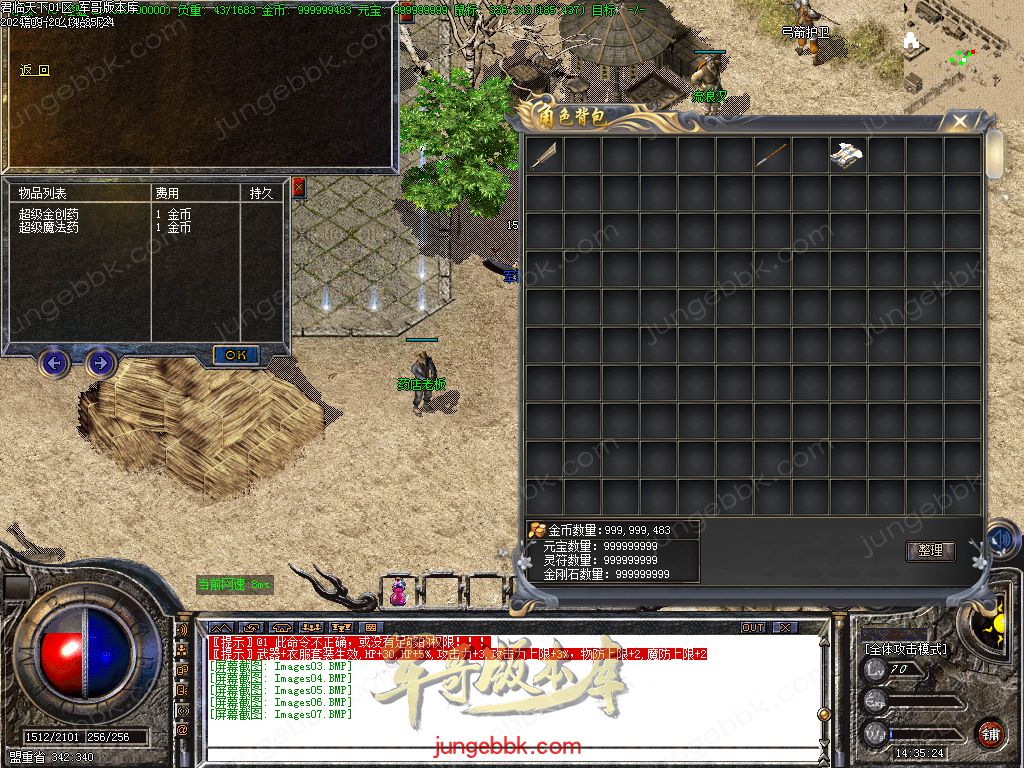Close the shop item list with red X

coord(298,187)
